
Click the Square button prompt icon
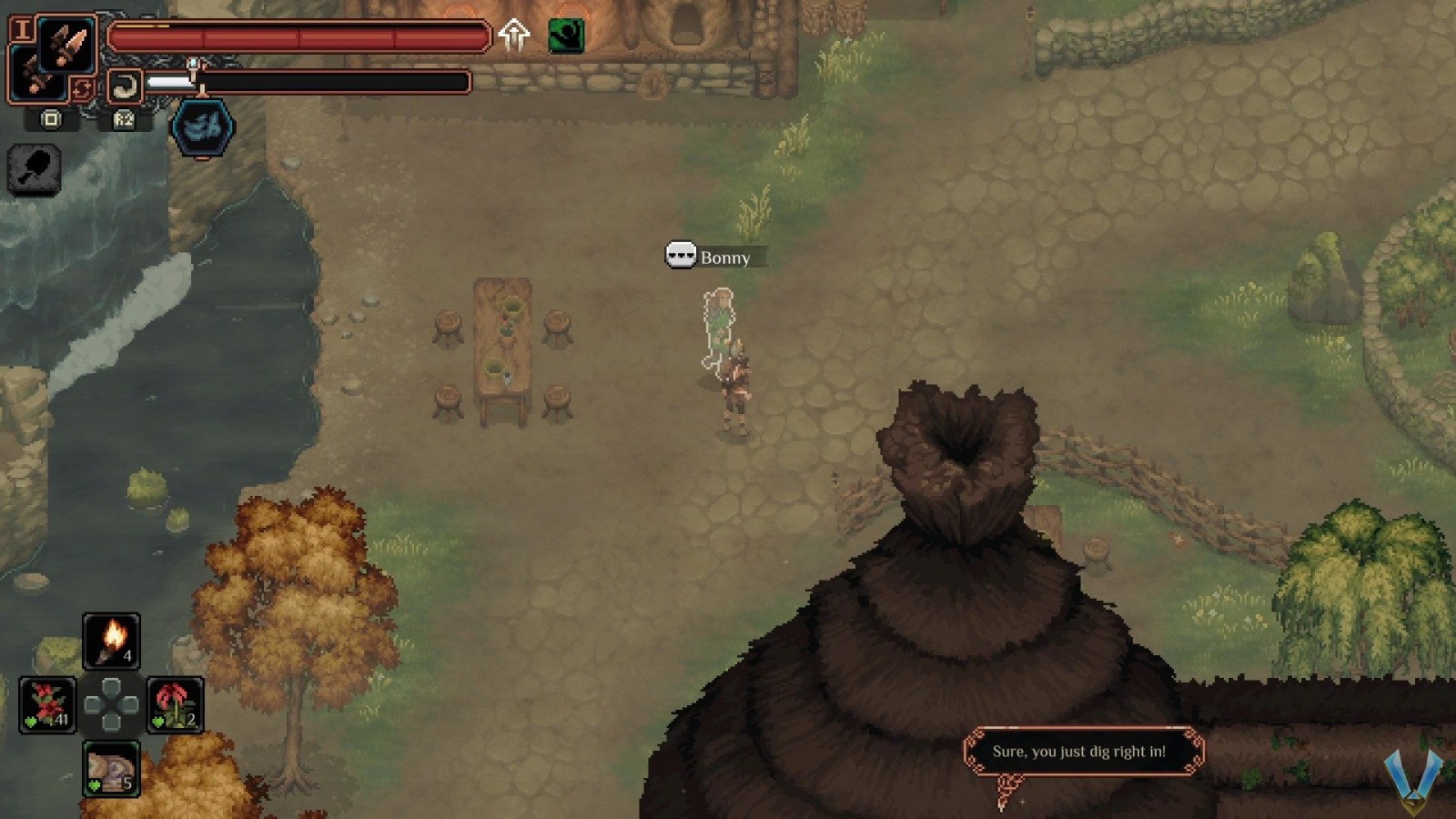(50, 119)
